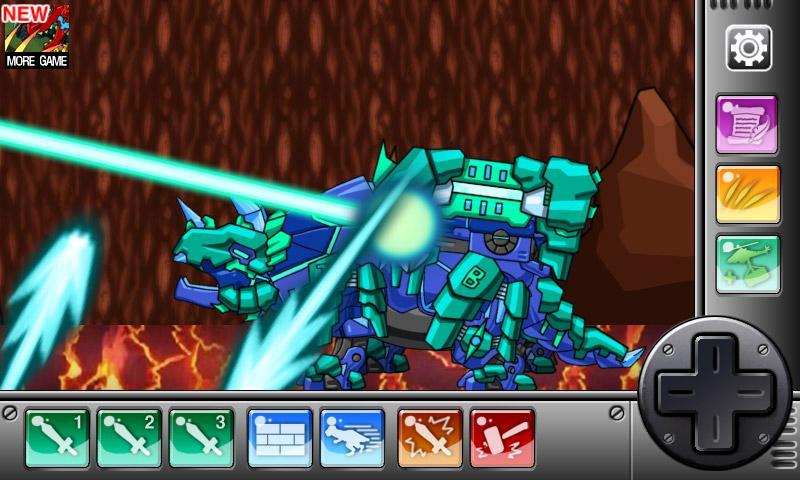The height and width of the screenshot is (480, 800).
Task: Open the settings gear menu
Action: (x=747, y=47)
